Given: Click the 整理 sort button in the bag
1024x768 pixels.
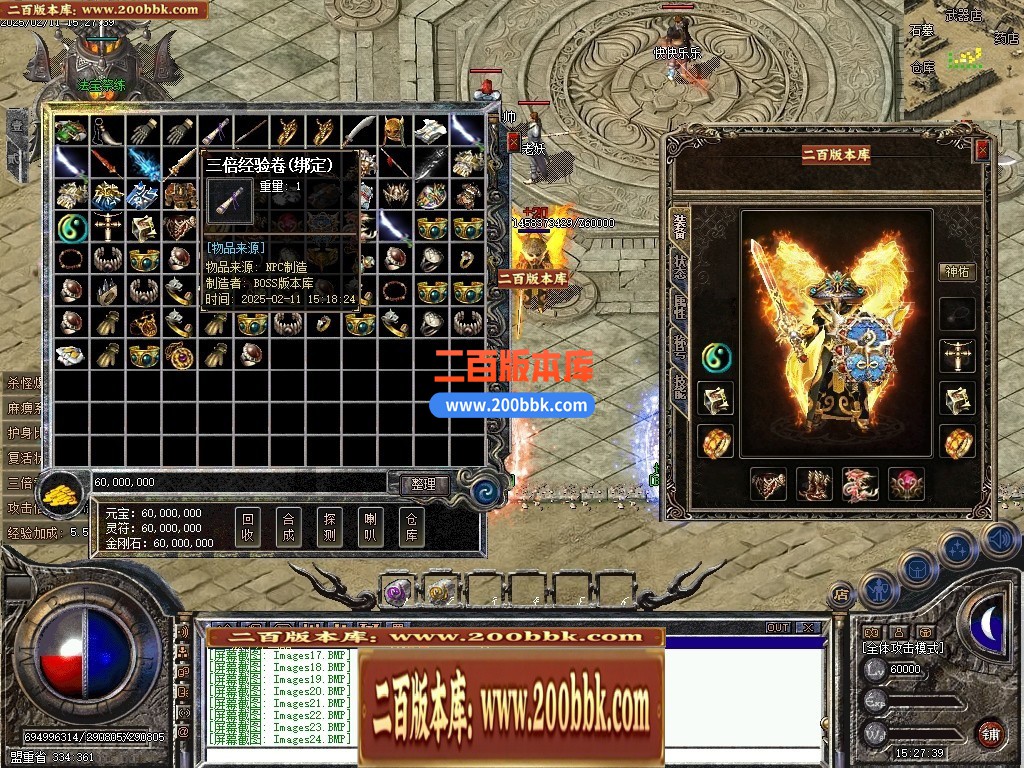Looking at the screenshot, I should tap(423, 484).
